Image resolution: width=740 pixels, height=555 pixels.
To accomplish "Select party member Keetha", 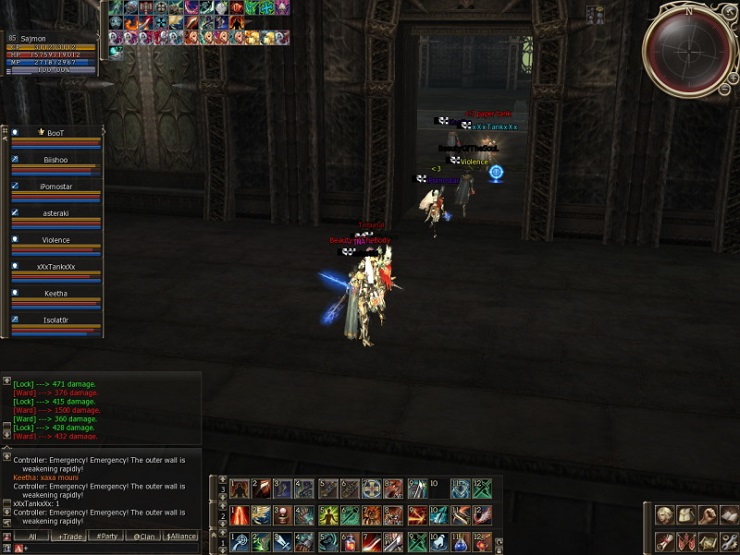I will (x=56, y=294).
